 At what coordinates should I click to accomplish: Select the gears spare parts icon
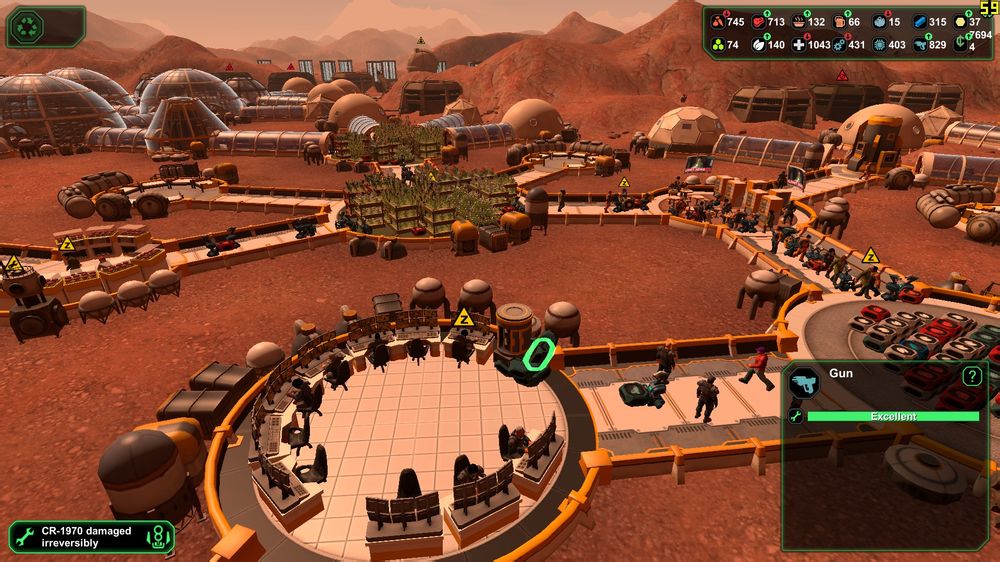pyautogui.click(x=838, y=45)
